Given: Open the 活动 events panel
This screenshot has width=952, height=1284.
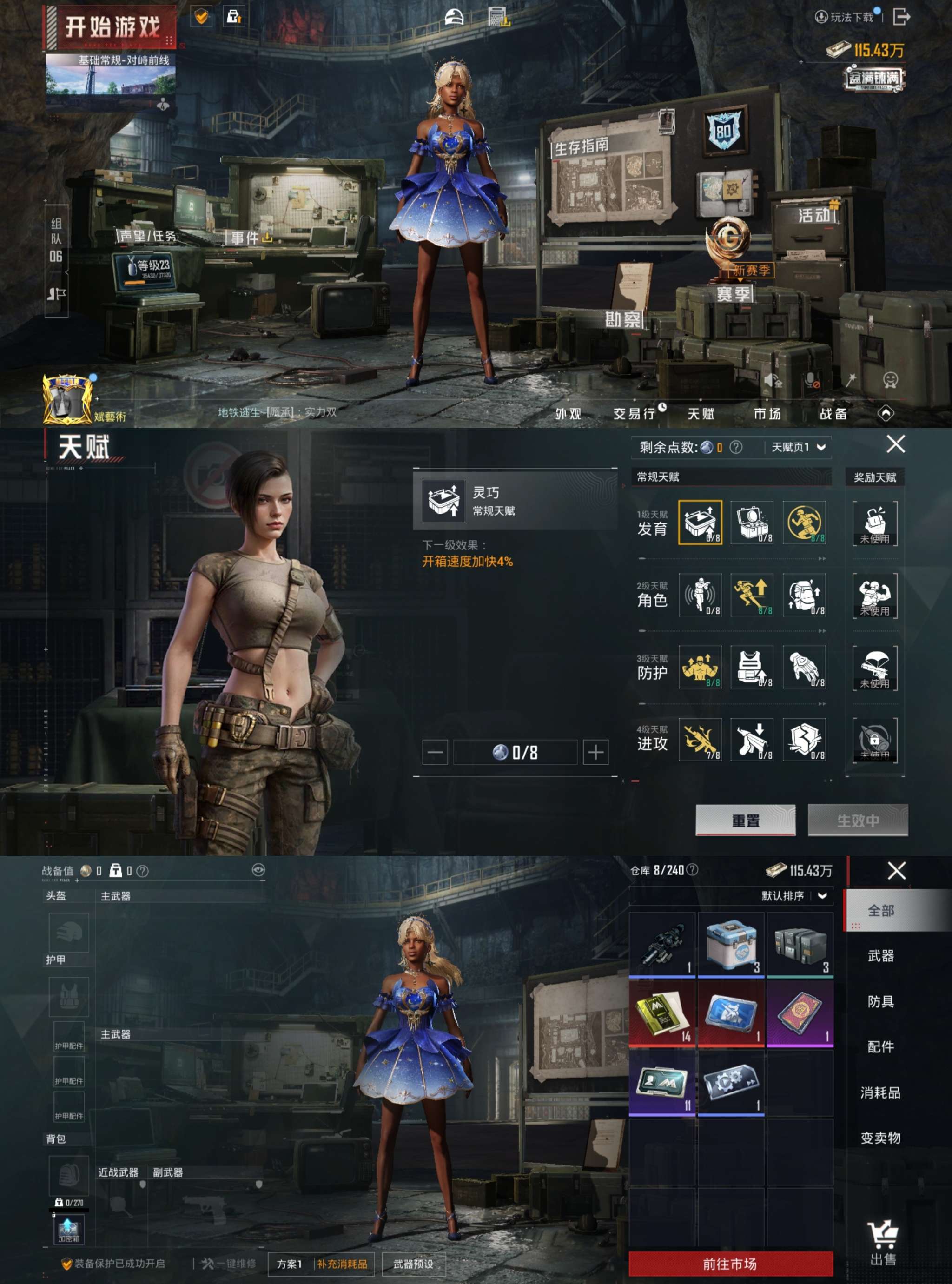Looking at the screenshot, I should (x=813, y=216).
